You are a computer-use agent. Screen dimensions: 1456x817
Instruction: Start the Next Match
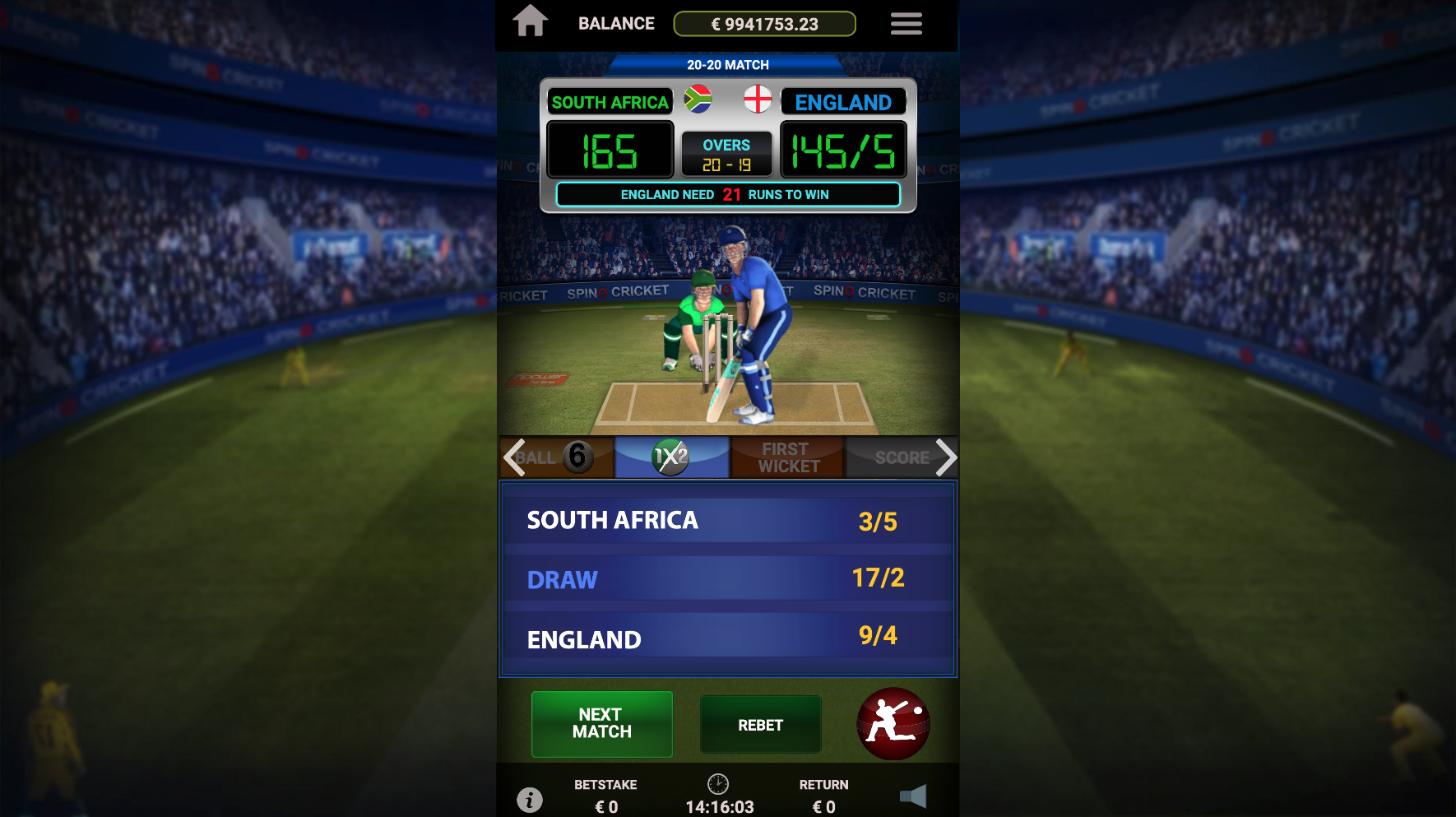602,724
